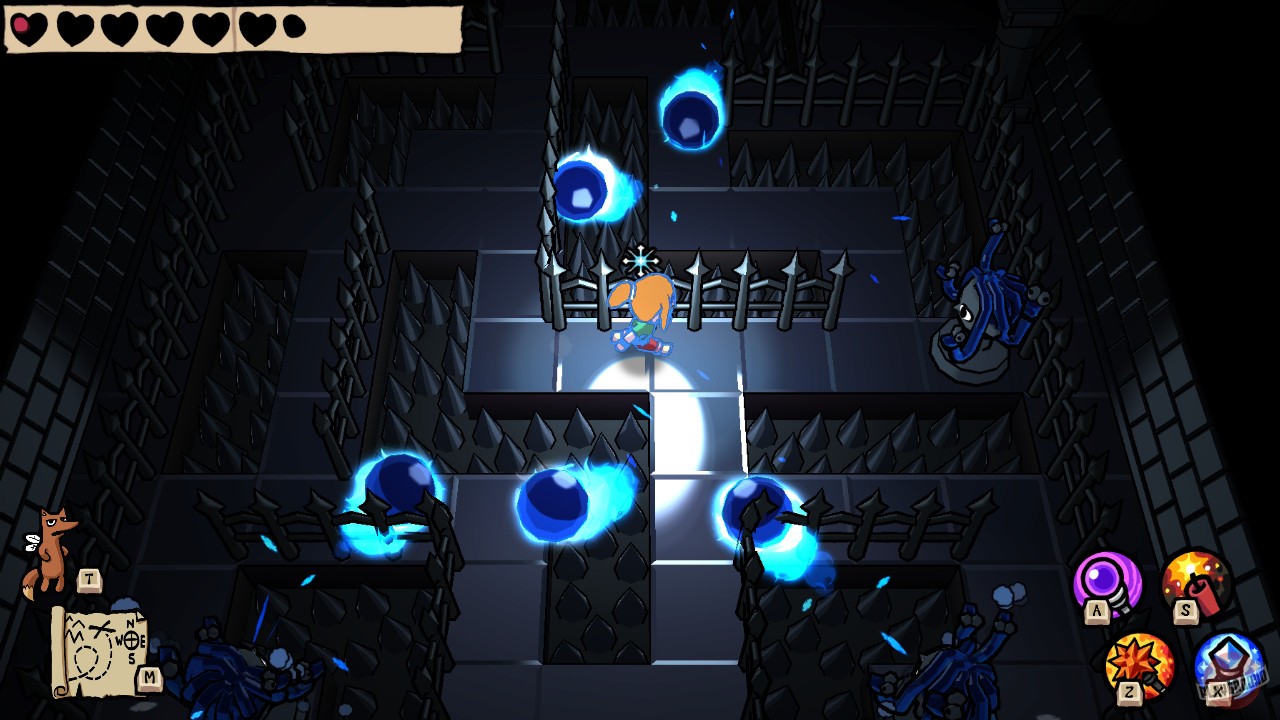This screenshot has height=720, width=1280.
Task: Select the dynamite ability bound to S
Action: (1195, 578)
